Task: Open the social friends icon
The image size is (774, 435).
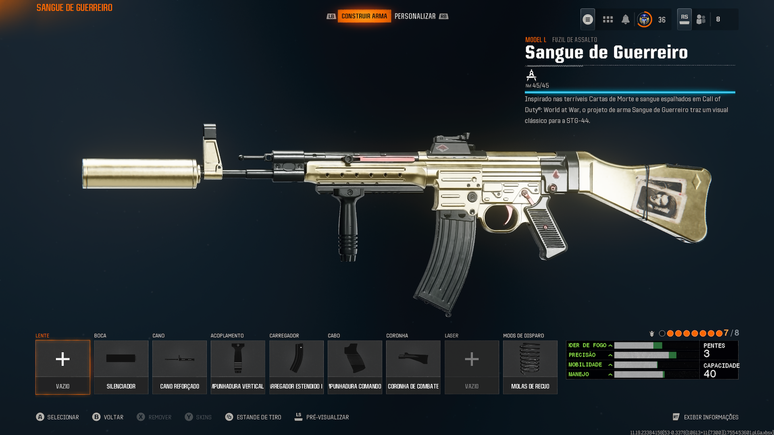Action: 701,19
